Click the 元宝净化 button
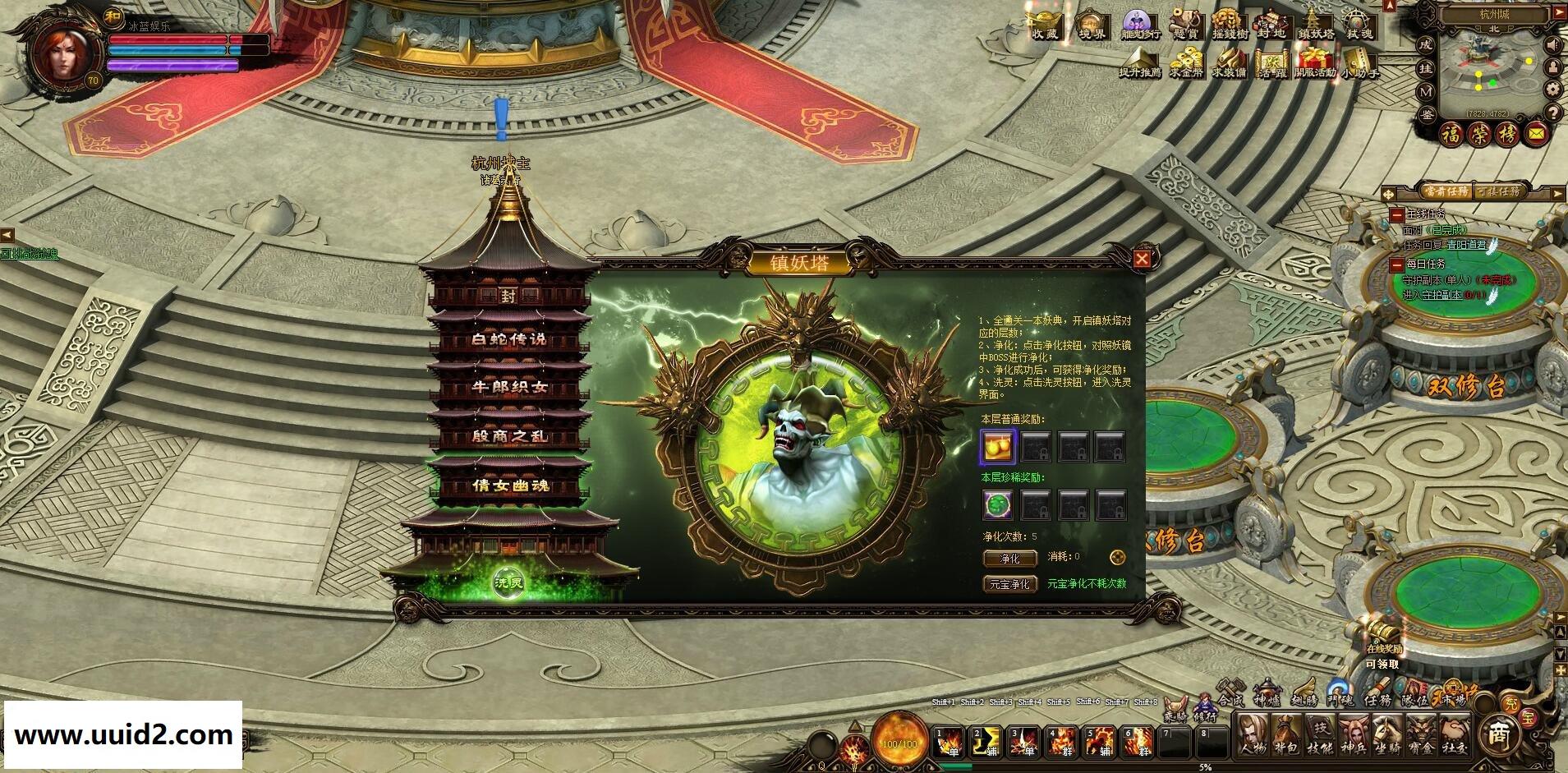 tap(1009, 584)
